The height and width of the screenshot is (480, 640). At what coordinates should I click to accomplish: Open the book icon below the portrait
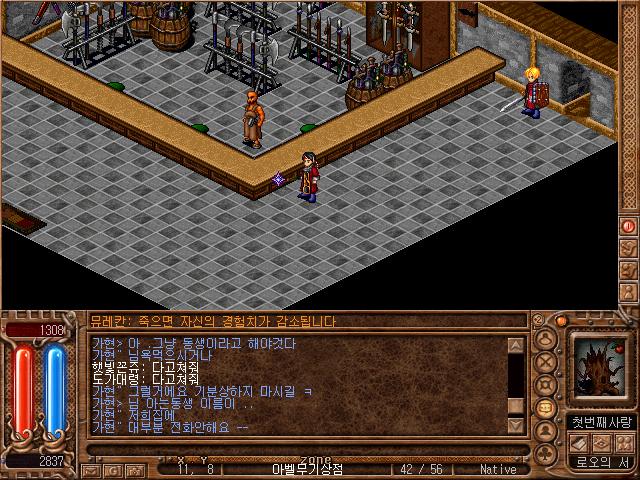click(x=580, y=442)
